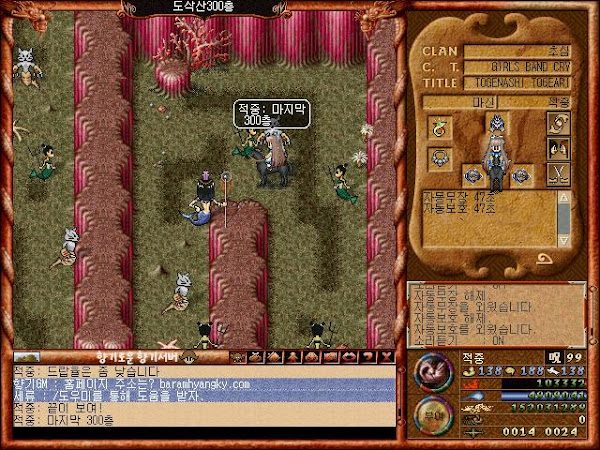Click the chat log message area
The width and height of the screenshot is (600, 450).
click(x=200, y=400)
